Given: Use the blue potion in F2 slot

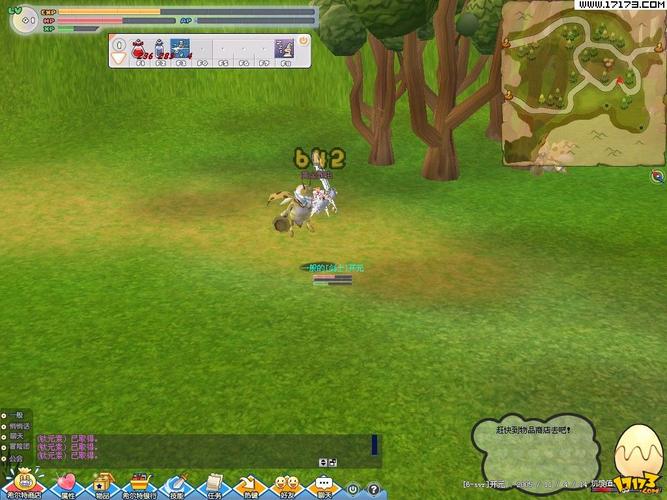Looking at the screenshot, I should (159, 47).
